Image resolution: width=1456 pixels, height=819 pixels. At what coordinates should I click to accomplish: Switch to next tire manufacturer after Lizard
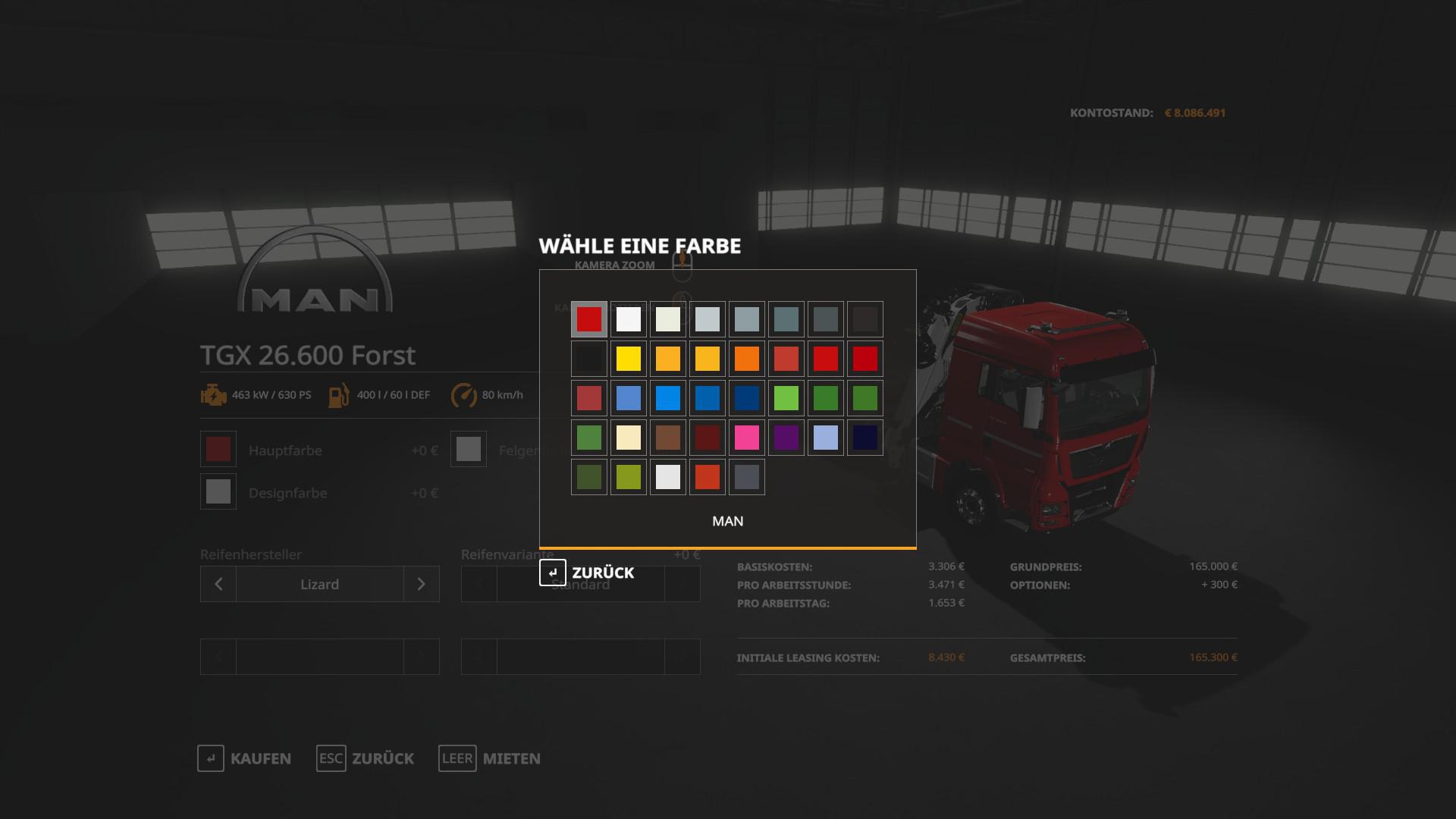[x=422, y=584]
